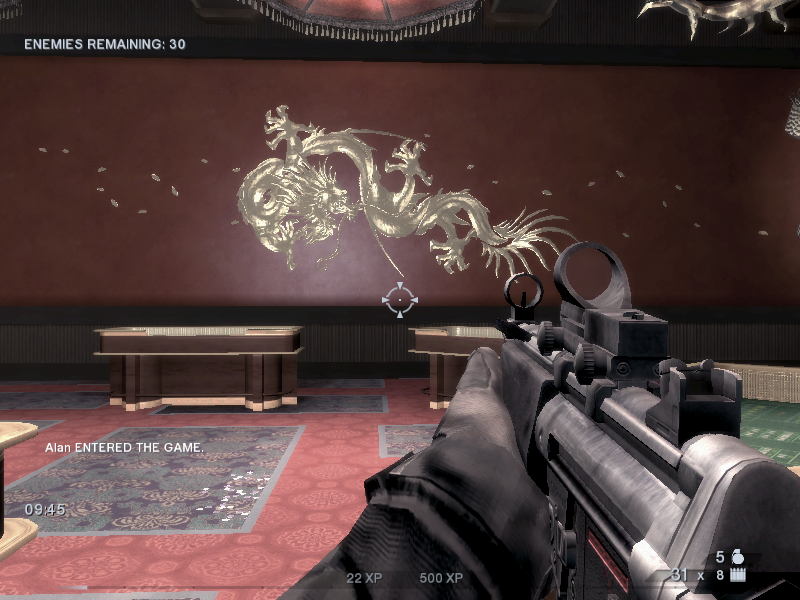Select the grenade icon

(739, 558)
